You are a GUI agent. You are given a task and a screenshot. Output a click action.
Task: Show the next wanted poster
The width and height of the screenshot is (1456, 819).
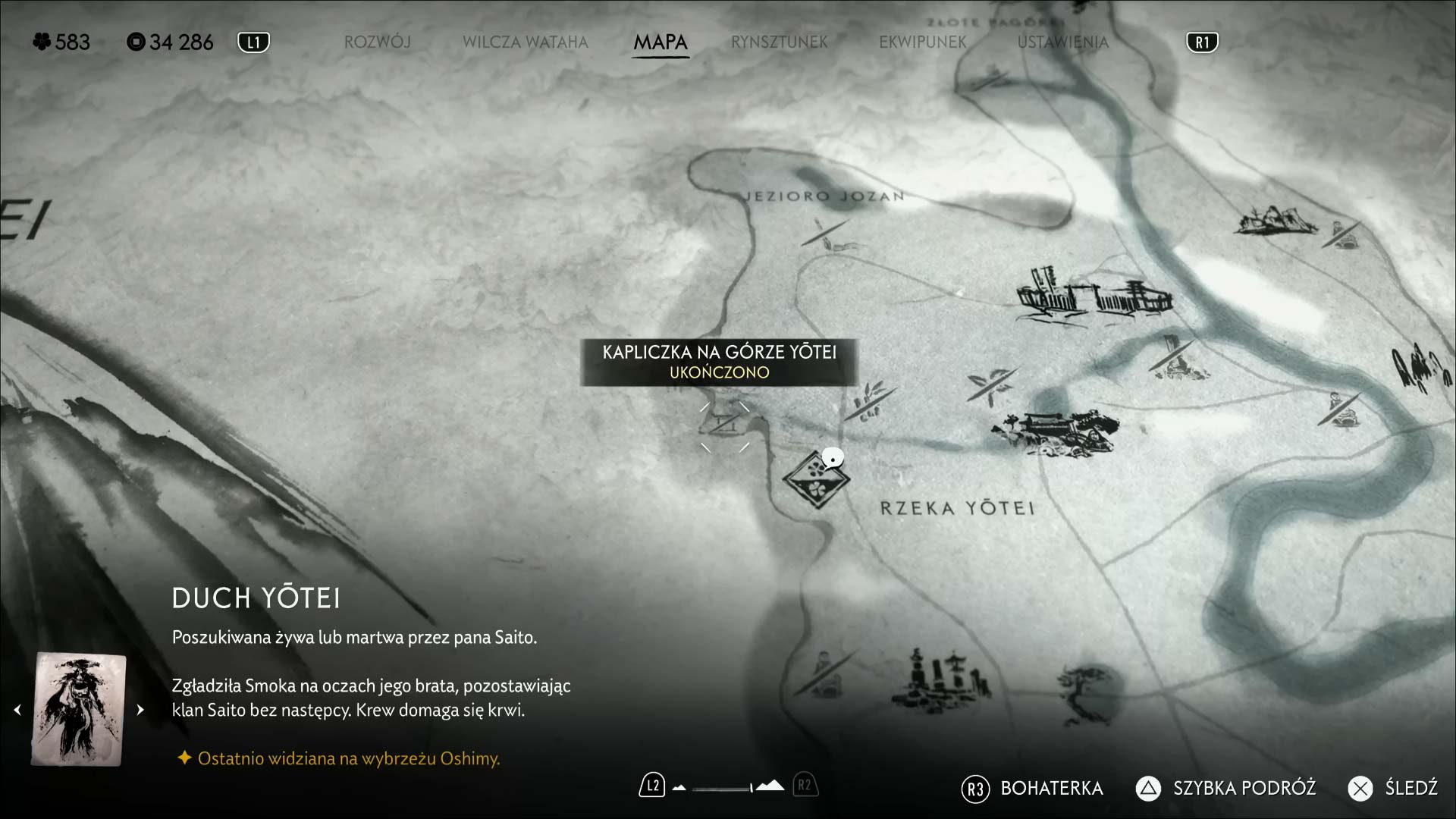(x=140, y=710)
